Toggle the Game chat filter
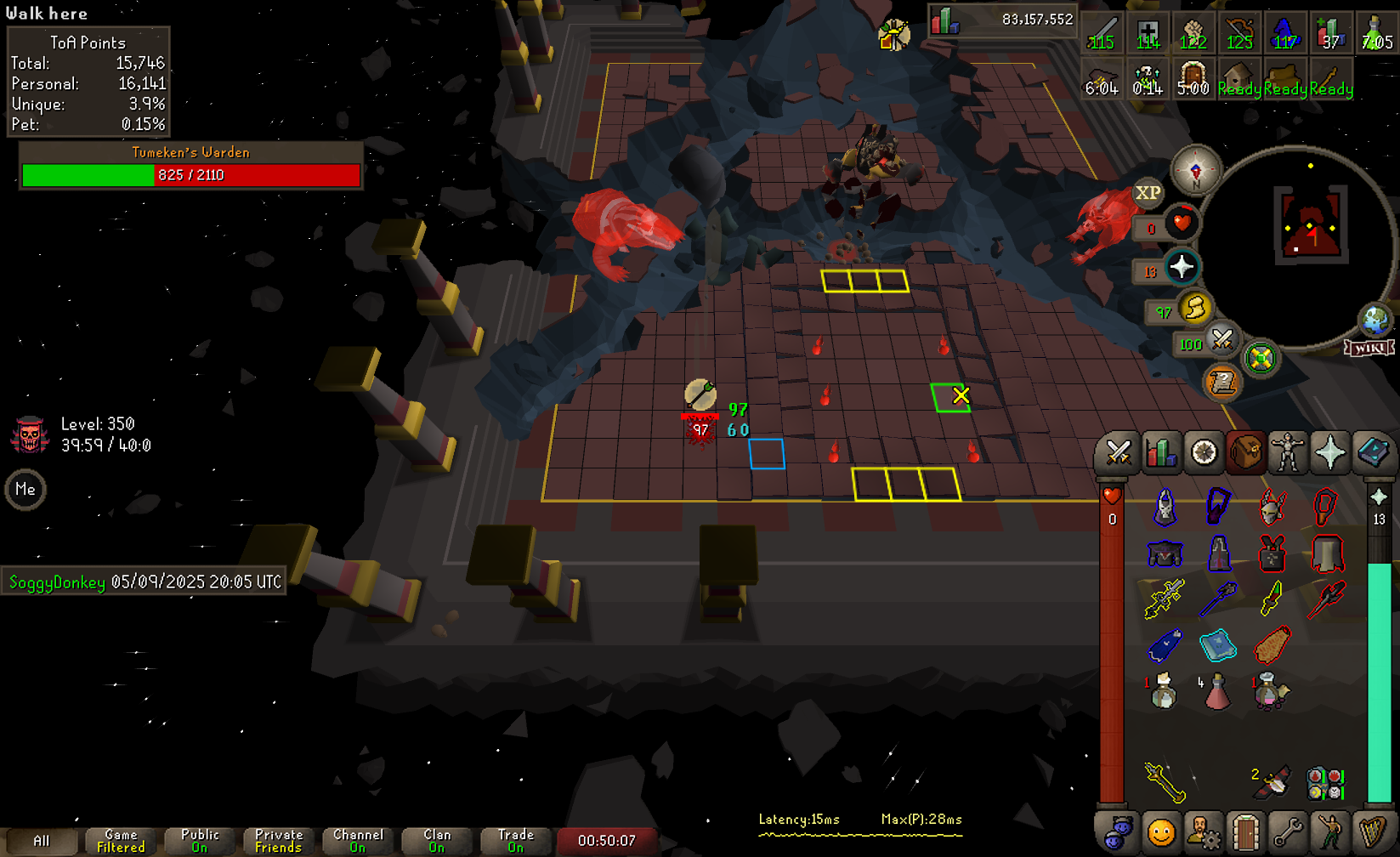The width and height of the screenshot is (1400, 857). tap(121, 841)
